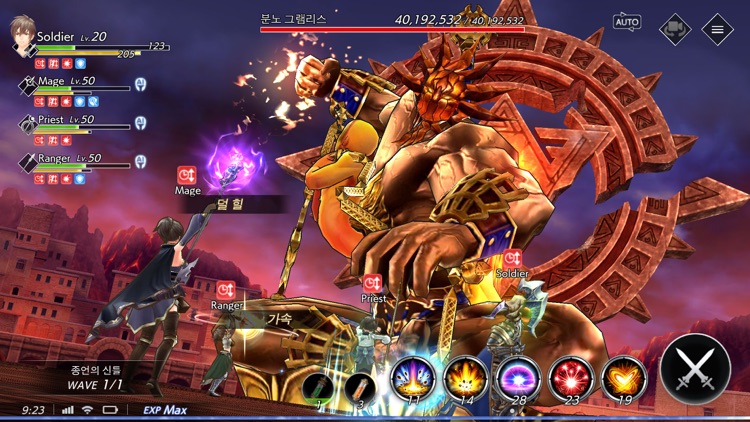Activate the red burst skill showing 23
Viewport: 750px width, 422px height.
coord(571,380)
